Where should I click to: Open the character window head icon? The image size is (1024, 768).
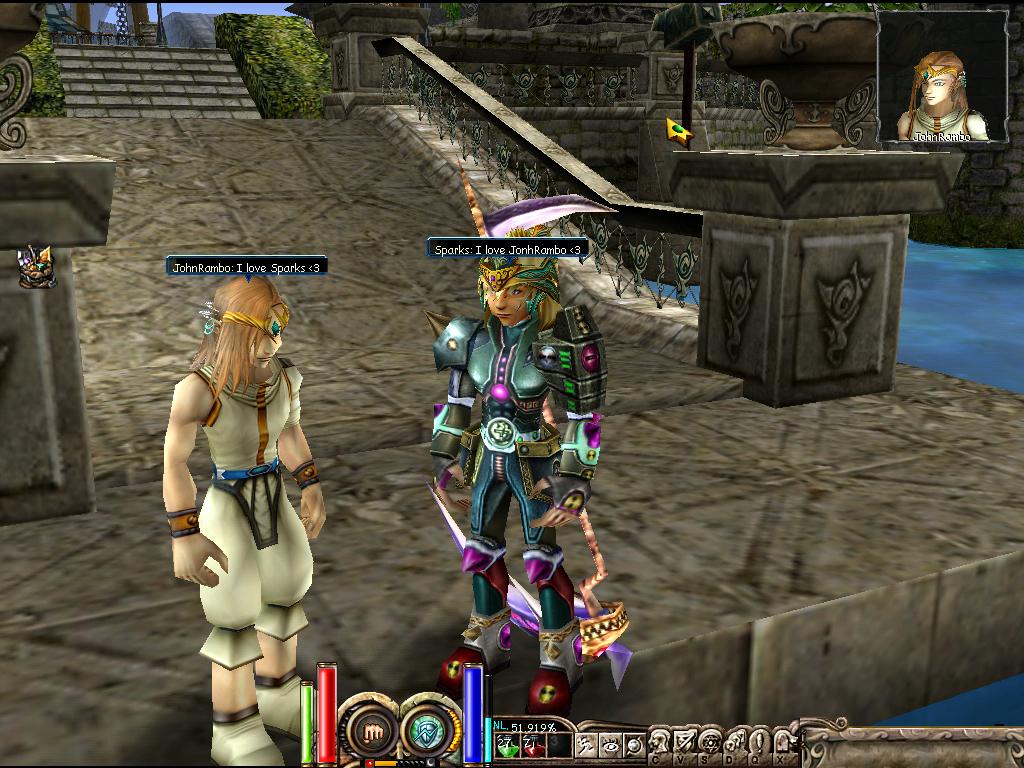click(x=660, y=743)
